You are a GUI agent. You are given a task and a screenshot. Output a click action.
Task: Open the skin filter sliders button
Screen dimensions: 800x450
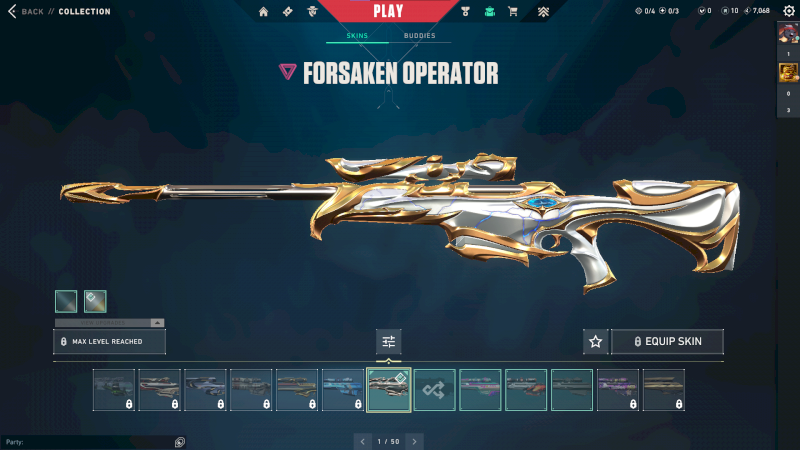tap(389, 342)
